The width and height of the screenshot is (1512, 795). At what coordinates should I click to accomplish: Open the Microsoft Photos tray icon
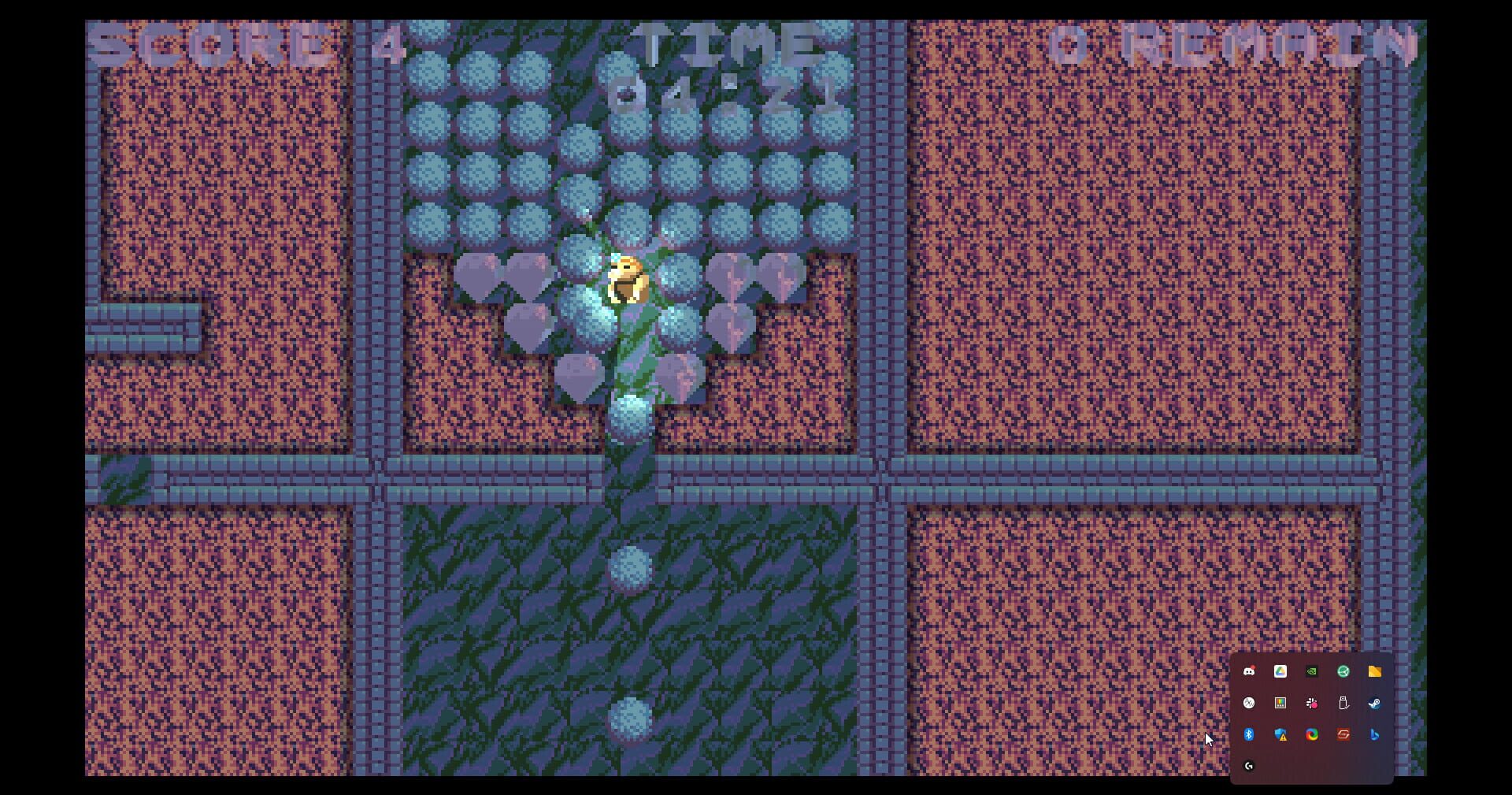[1279, 703]
